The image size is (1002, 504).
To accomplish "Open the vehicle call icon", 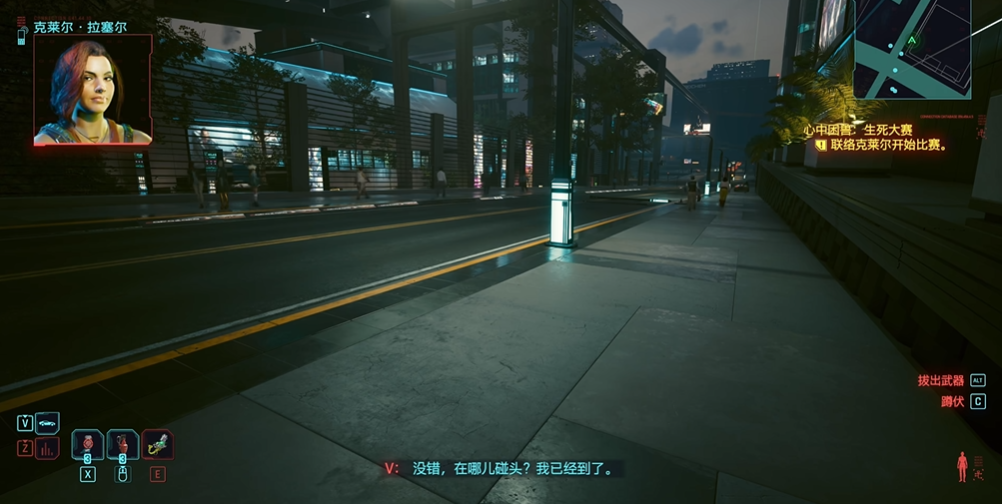I will point(48,422).
